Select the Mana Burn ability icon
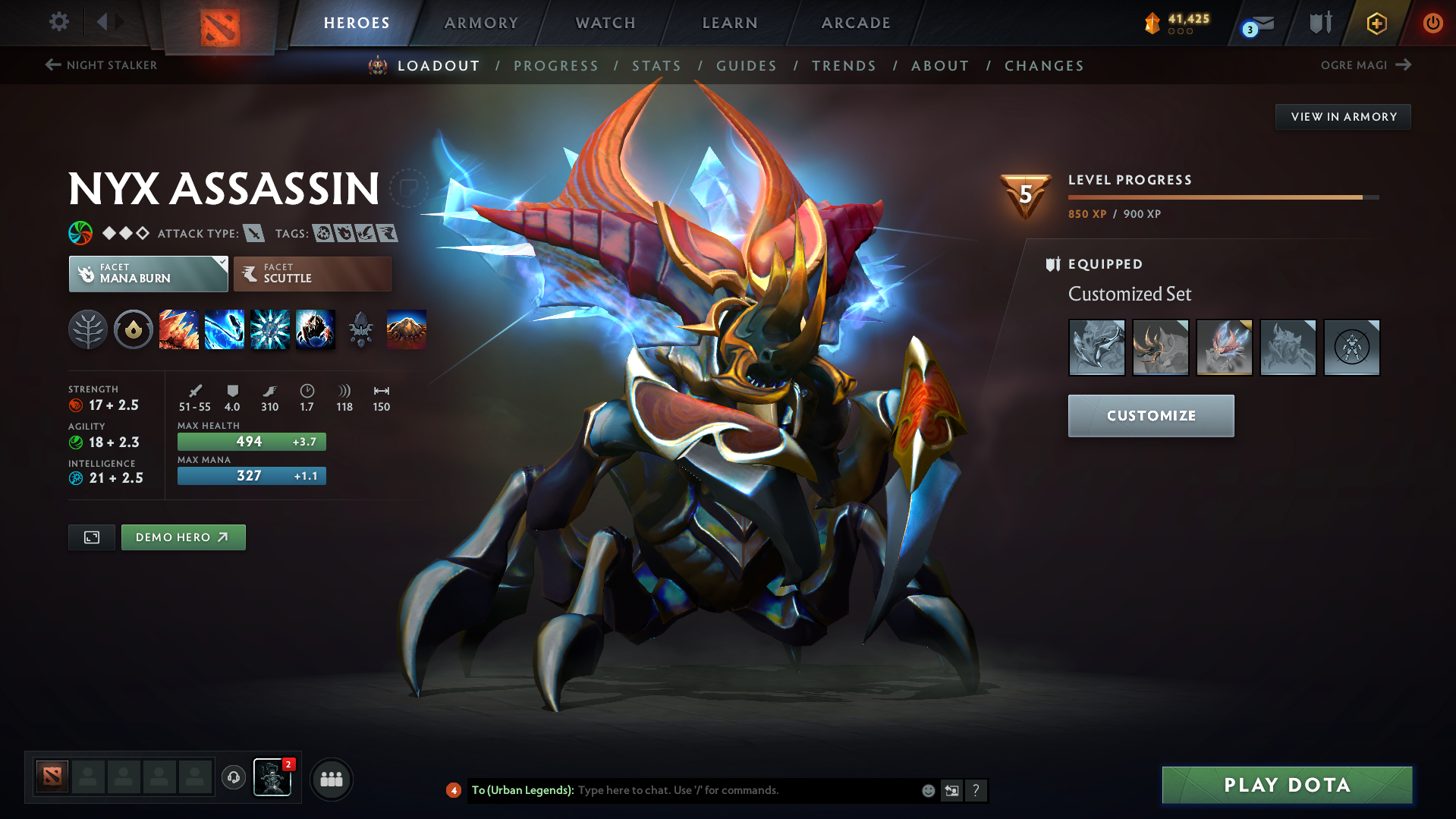Image resolution: width=1456 pixels, height=819 pixels. click(225, 329)
